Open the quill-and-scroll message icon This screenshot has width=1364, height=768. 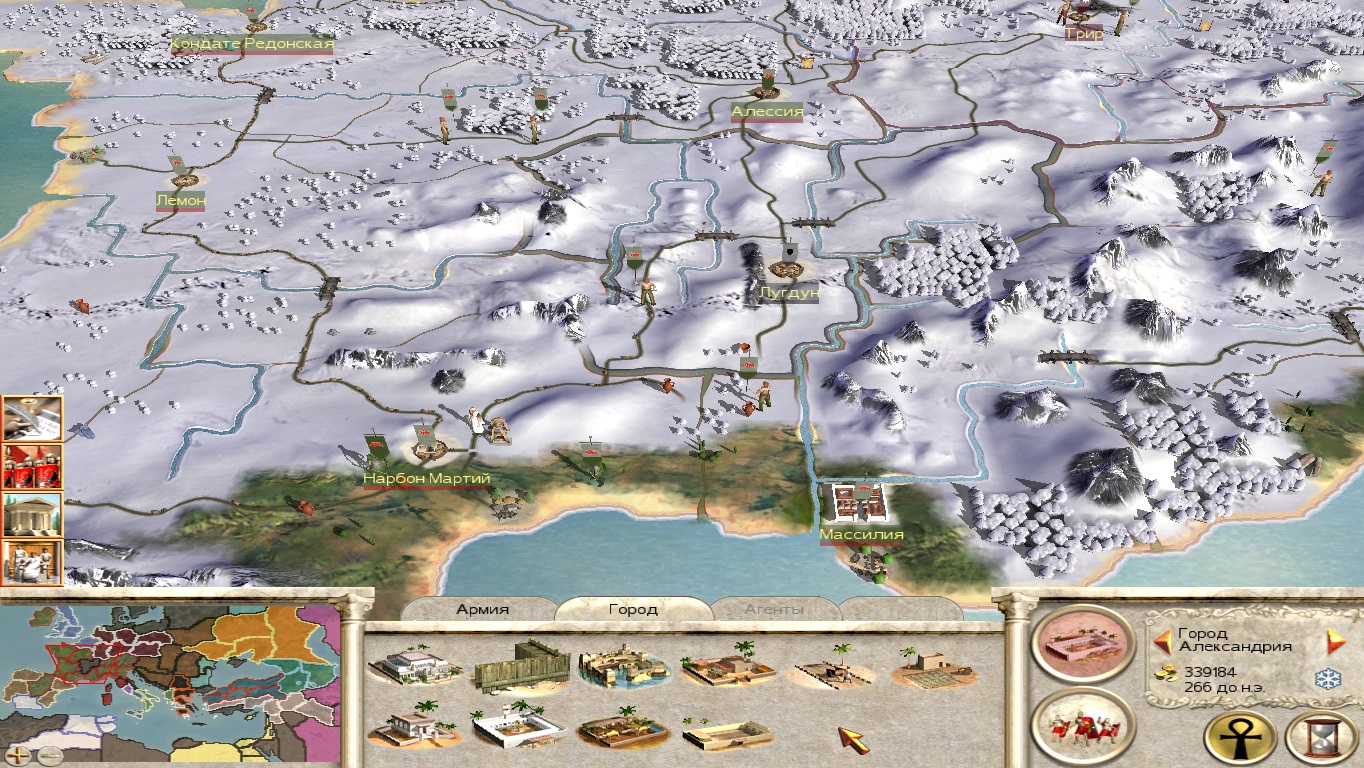(x=32, y=419)
